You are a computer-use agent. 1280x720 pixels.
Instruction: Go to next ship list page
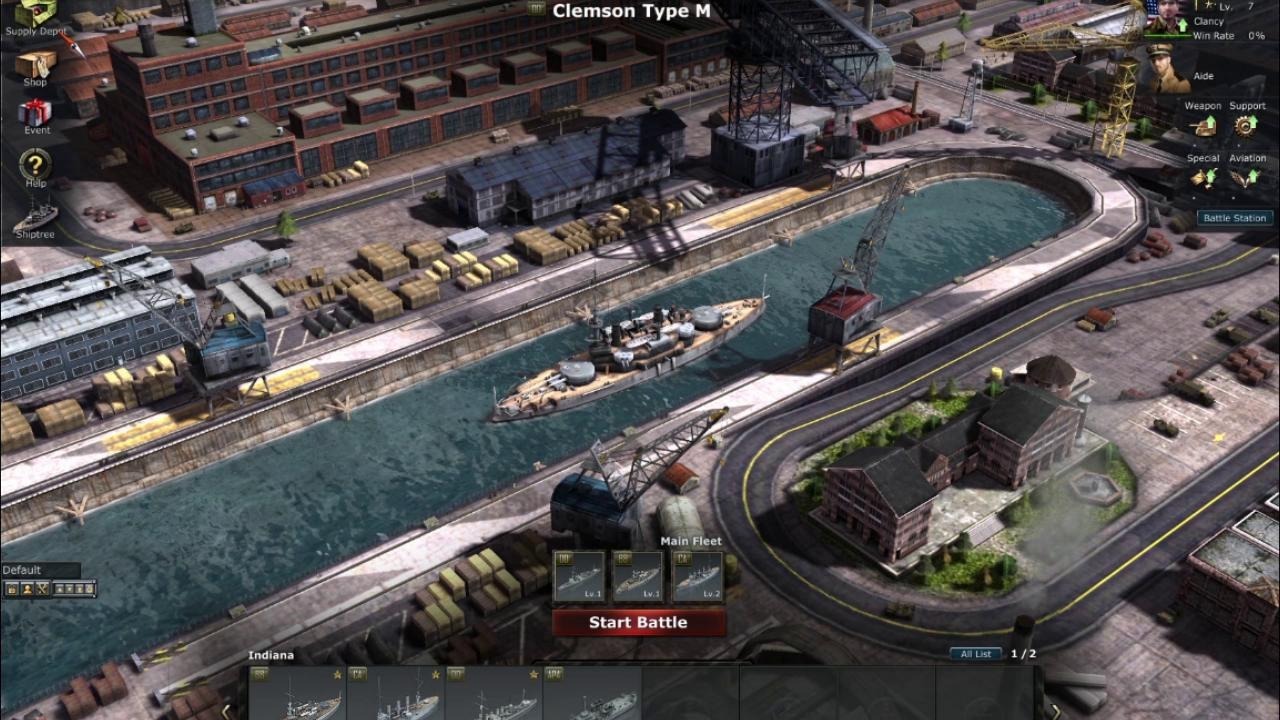click(x=1052, y=710)
